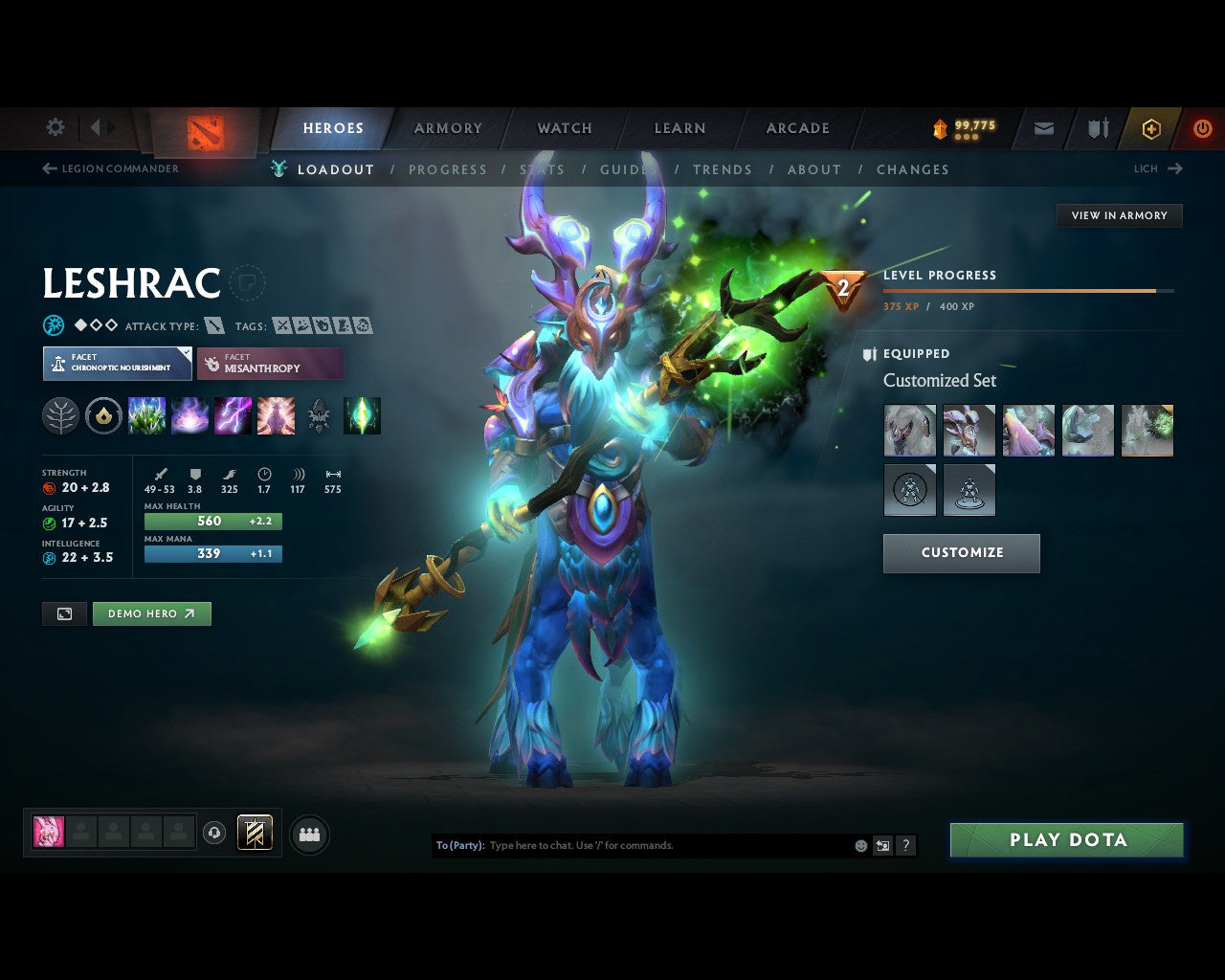Click the shield and sword armory icon
This screenshot has height=980, width=1225.
pyautogui.click(x=1096, y=128)
